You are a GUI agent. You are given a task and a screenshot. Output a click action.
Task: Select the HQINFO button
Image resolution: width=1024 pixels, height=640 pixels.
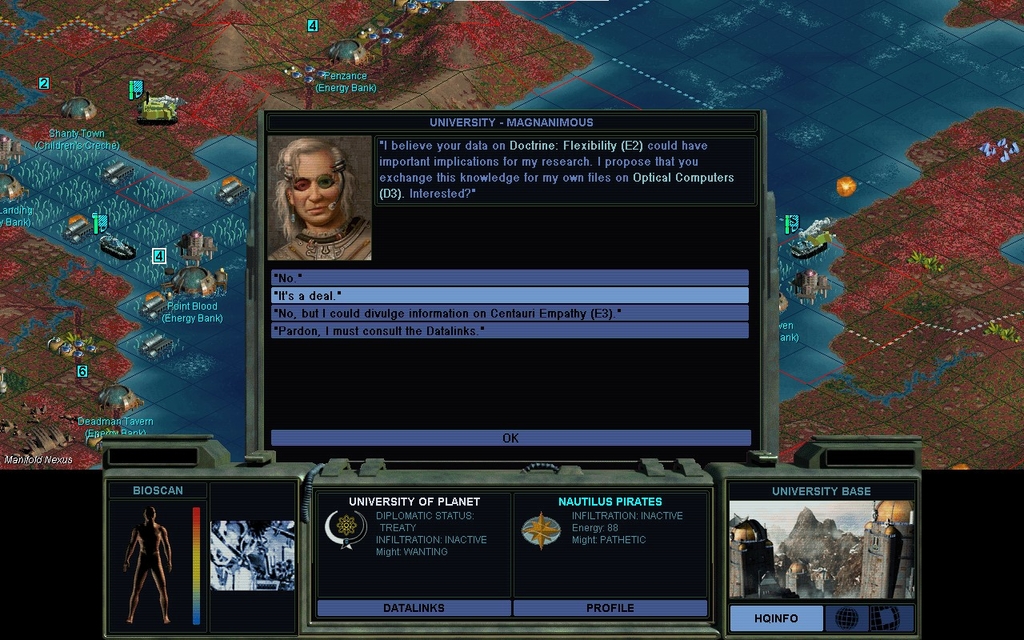775,618
